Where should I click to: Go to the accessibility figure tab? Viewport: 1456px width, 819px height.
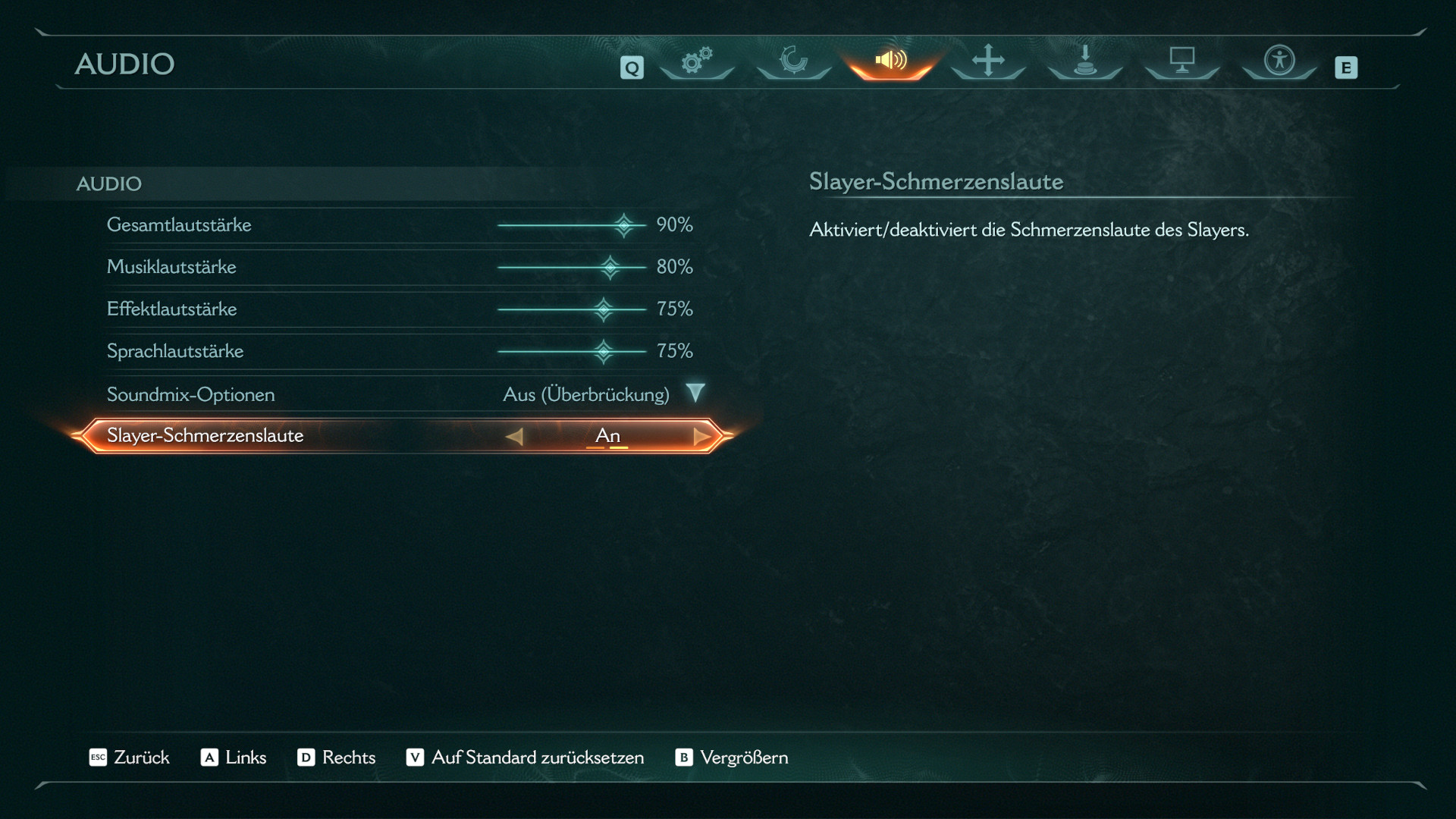[1279, 61]
